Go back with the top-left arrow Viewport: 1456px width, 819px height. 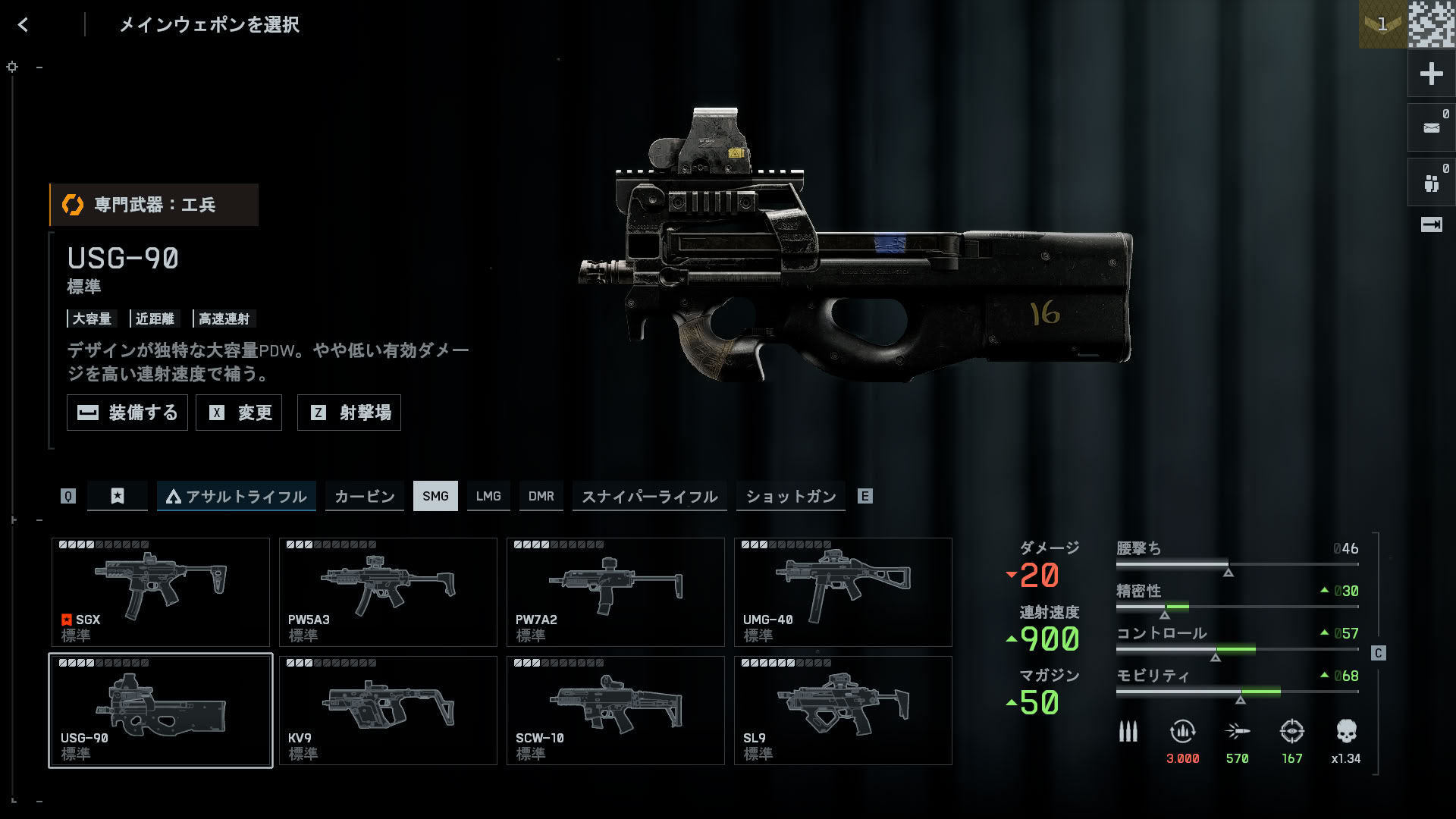(24, 25)
